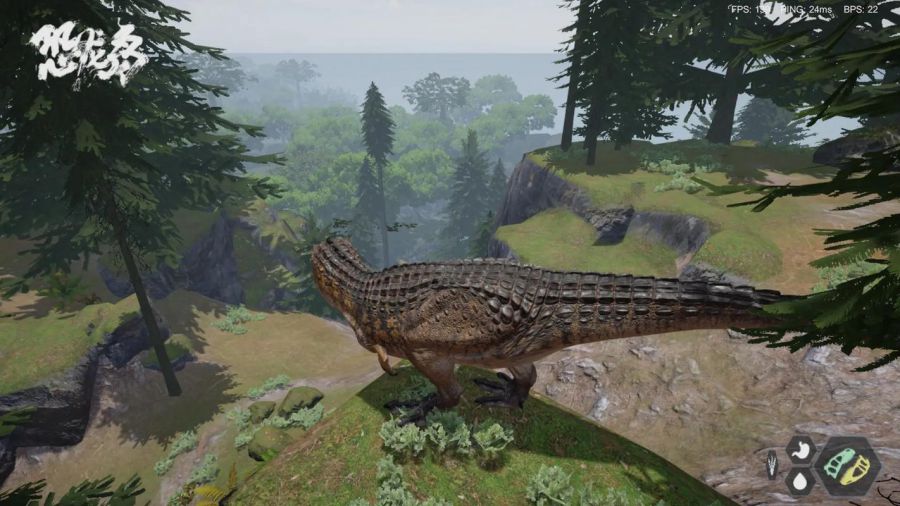
Task: Click the small claw footprint icon
Action: tap(771, 465)
